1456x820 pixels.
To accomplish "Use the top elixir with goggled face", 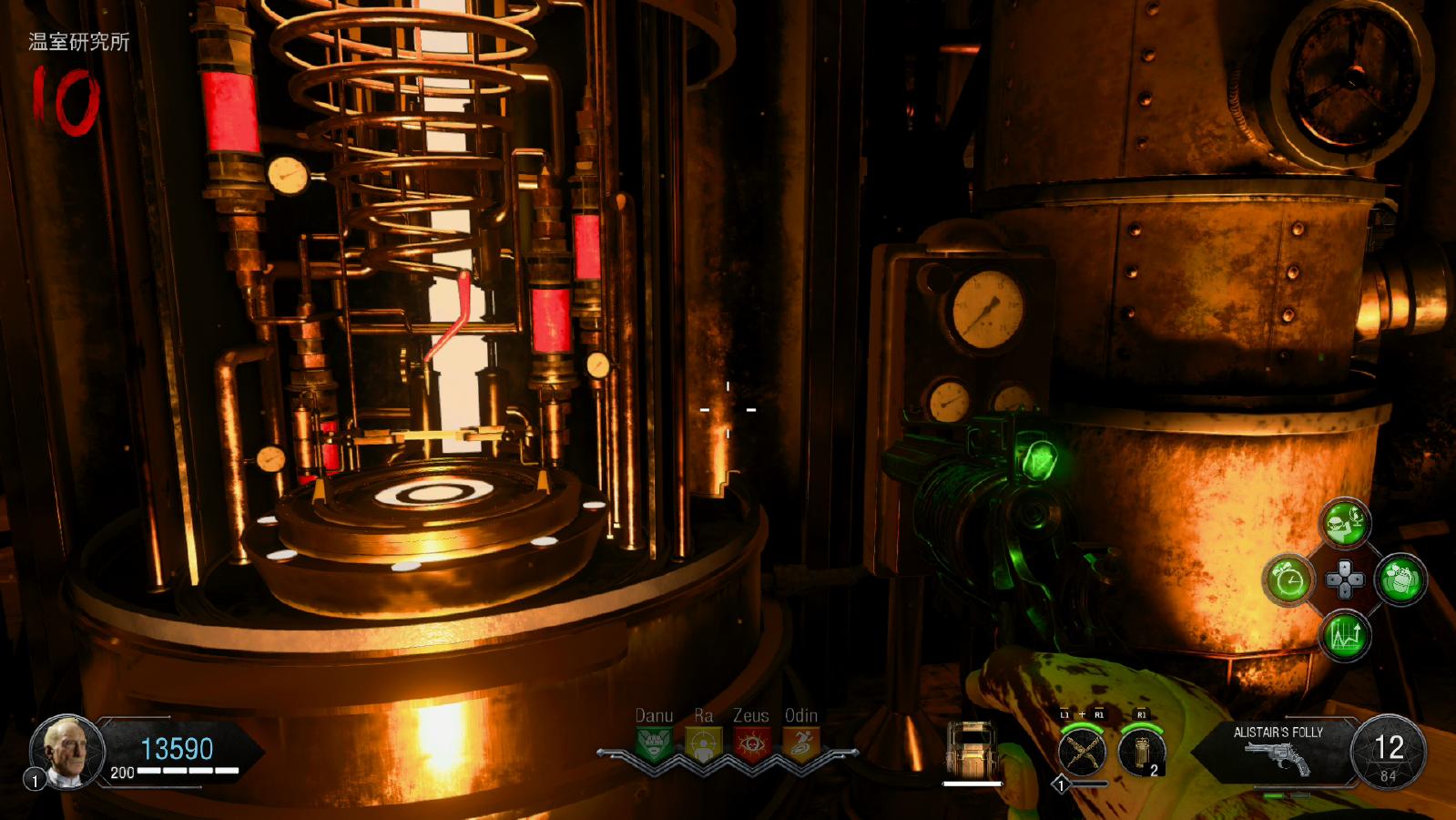I will (1345, 524).
